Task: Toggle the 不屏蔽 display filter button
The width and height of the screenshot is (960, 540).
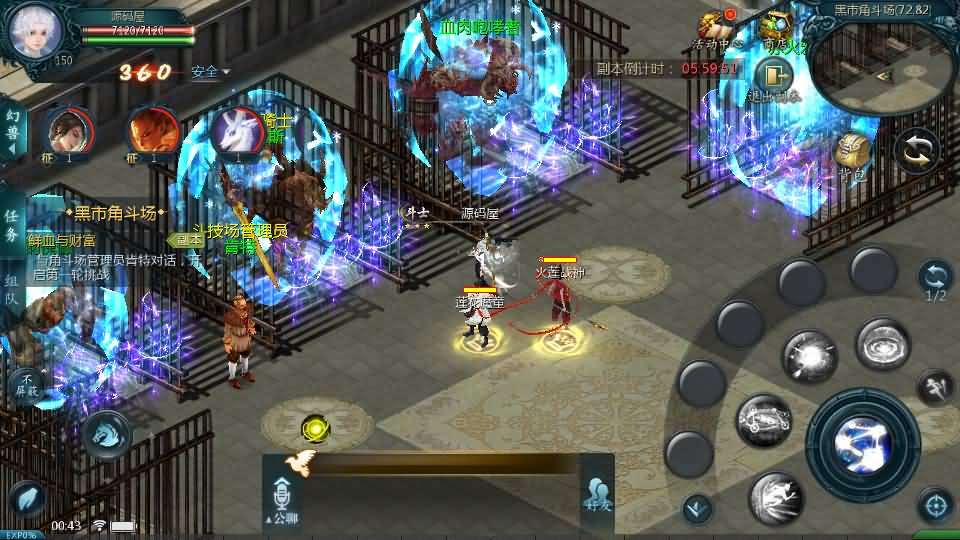Action: pos(26,384)
